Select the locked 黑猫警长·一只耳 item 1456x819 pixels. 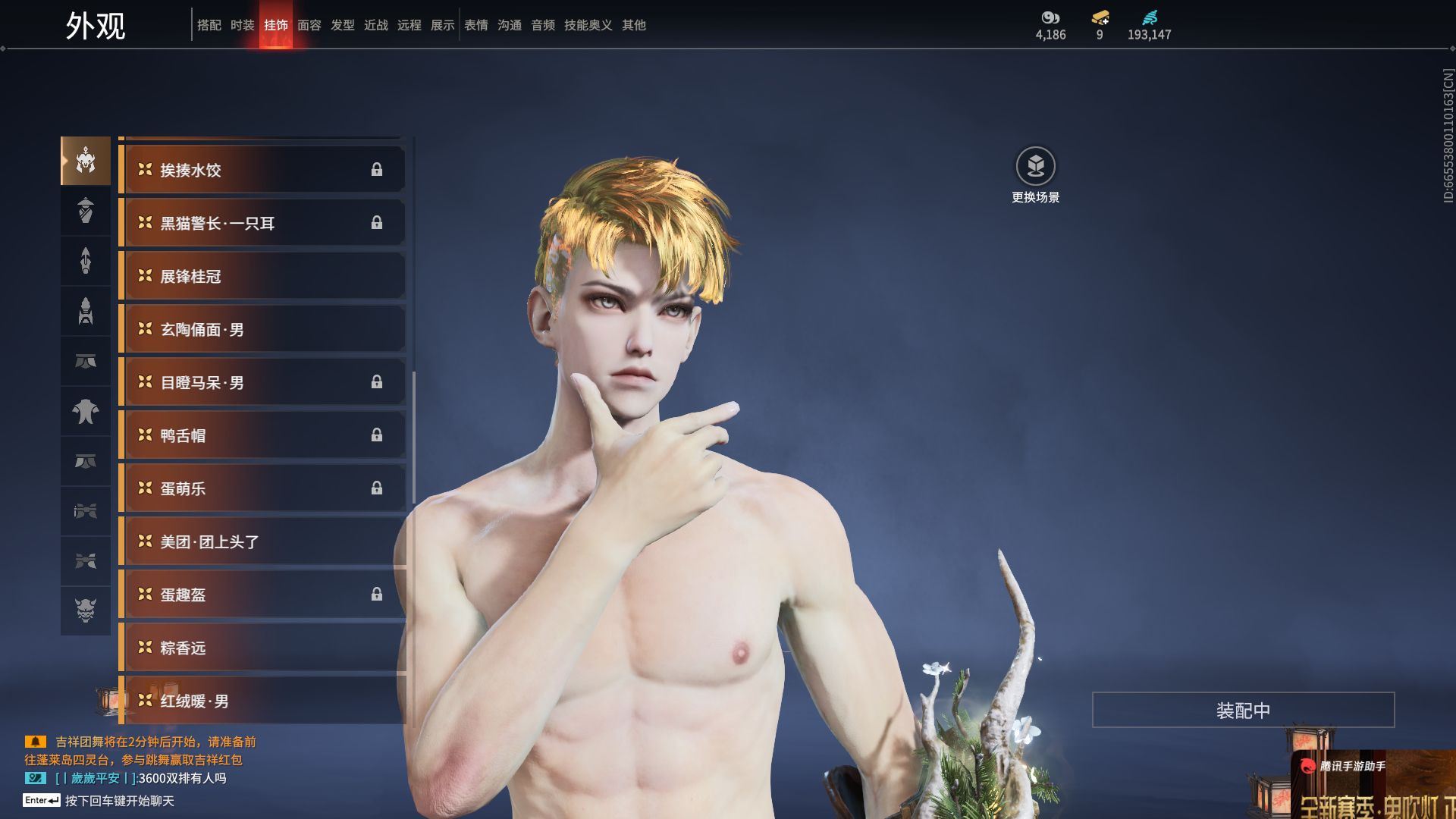(x=262, y=223)
